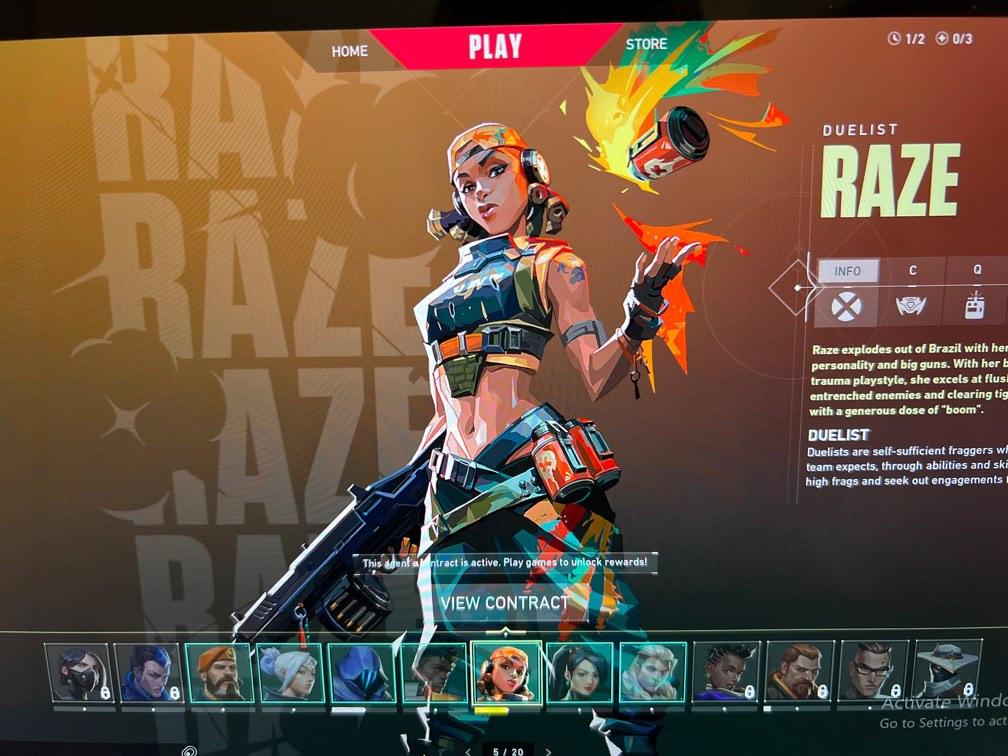Screen dimensions: 1008x756
Task: Switch to the STORE tab
Action: 646,44
